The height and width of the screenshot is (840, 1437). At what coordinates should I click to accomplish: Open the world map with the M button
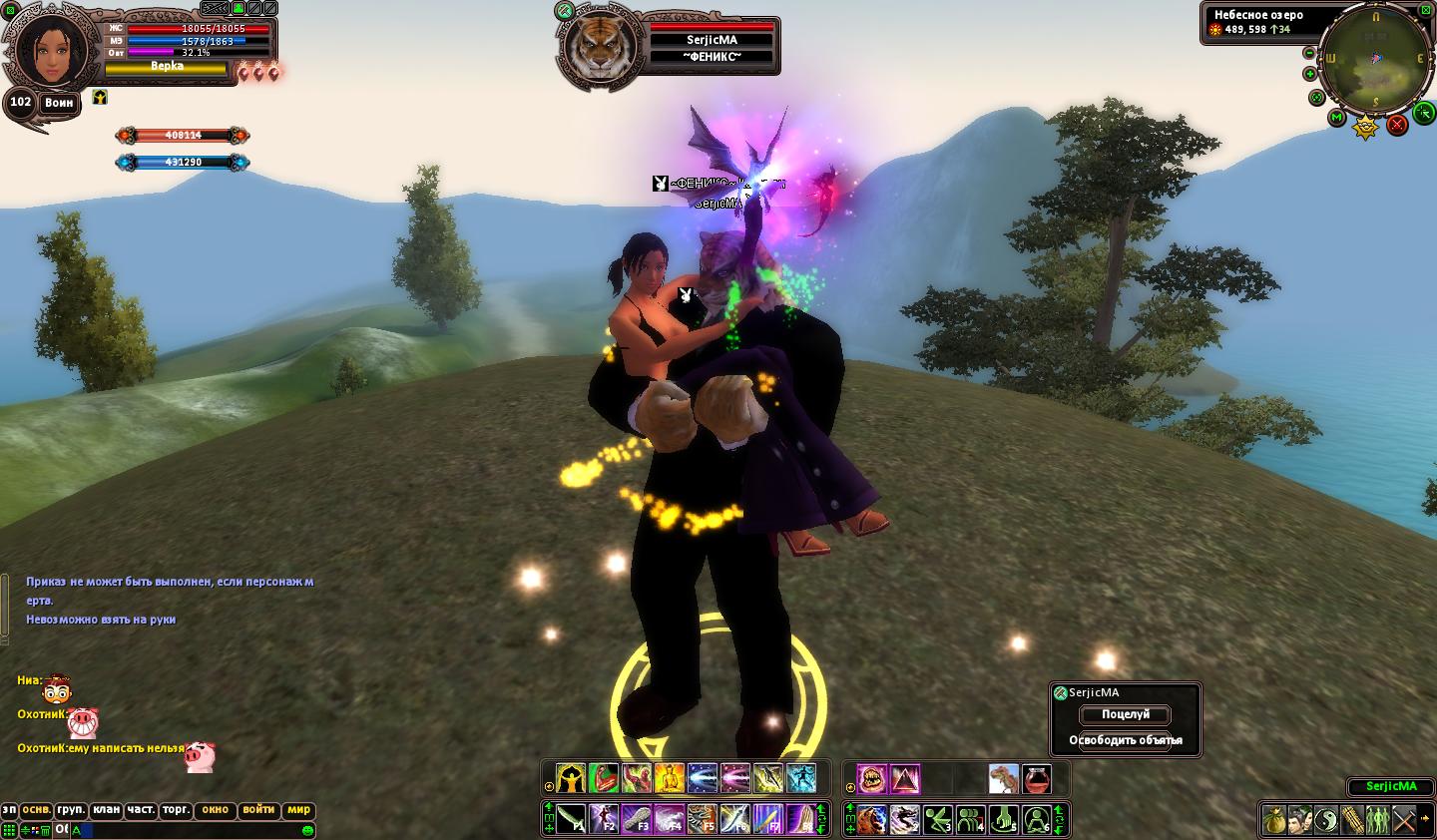point(1337,118)
